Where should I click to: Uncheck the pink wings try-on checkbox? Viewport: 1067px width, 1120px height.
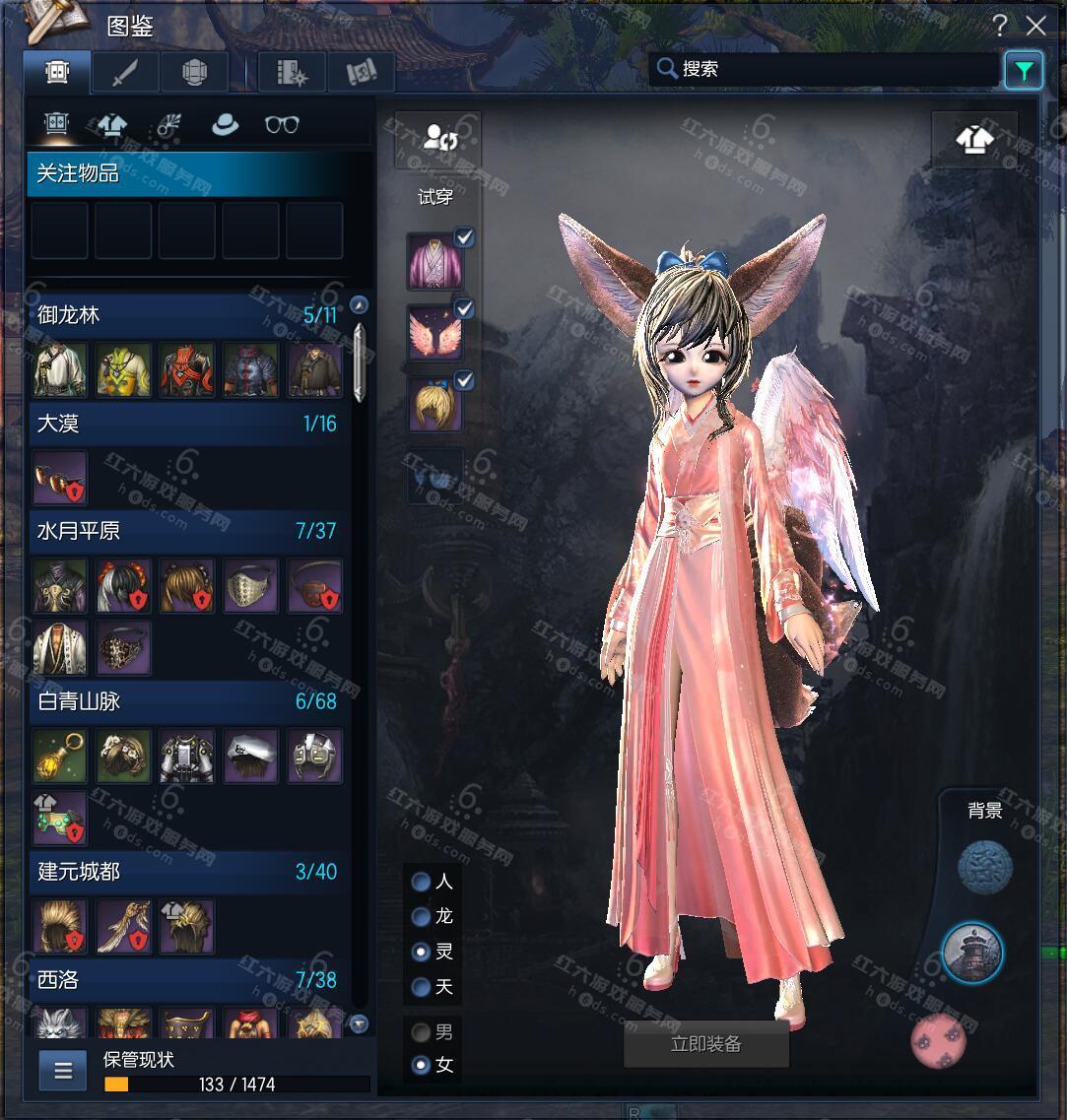(x=464, y=309)
